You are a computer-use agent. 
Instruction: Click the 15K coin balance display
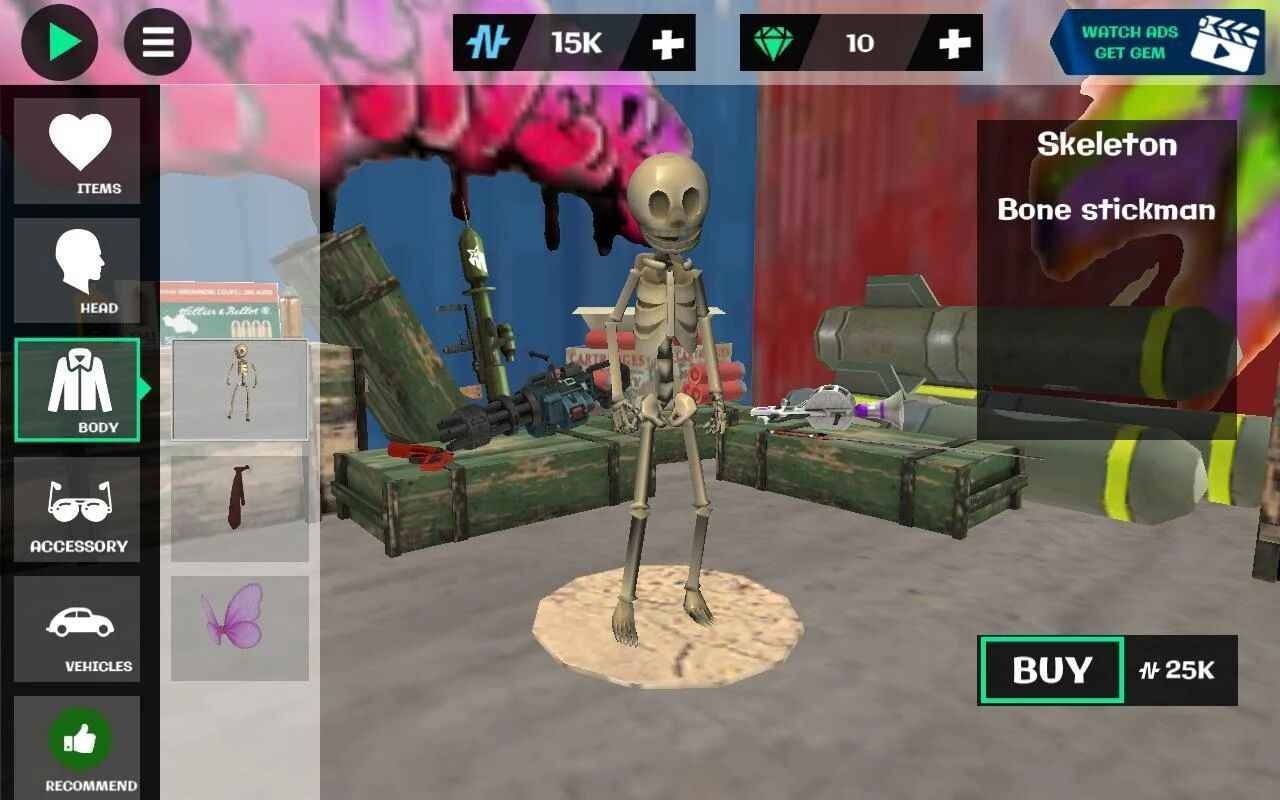pyautogui.click(x=575, y=42)
